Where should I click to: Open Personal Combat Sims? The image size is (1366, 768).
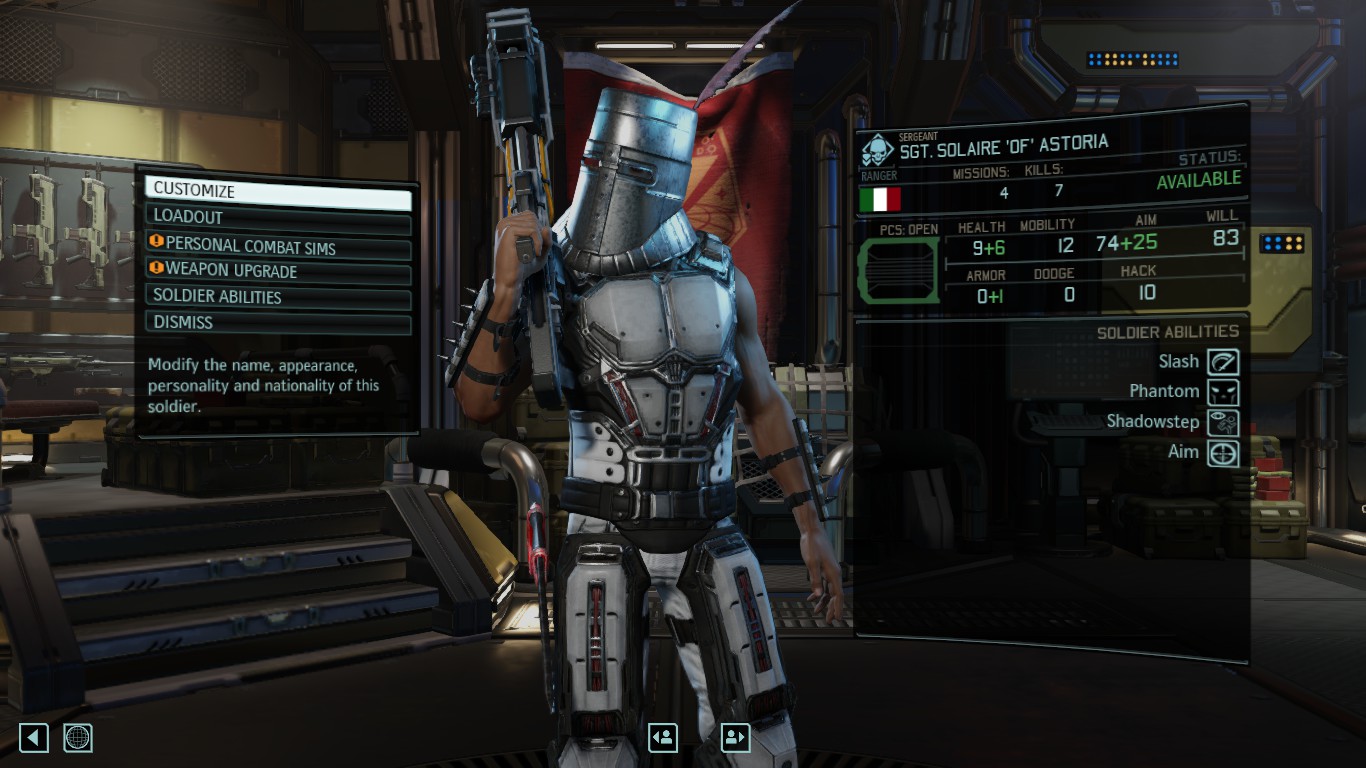[278, 245]
